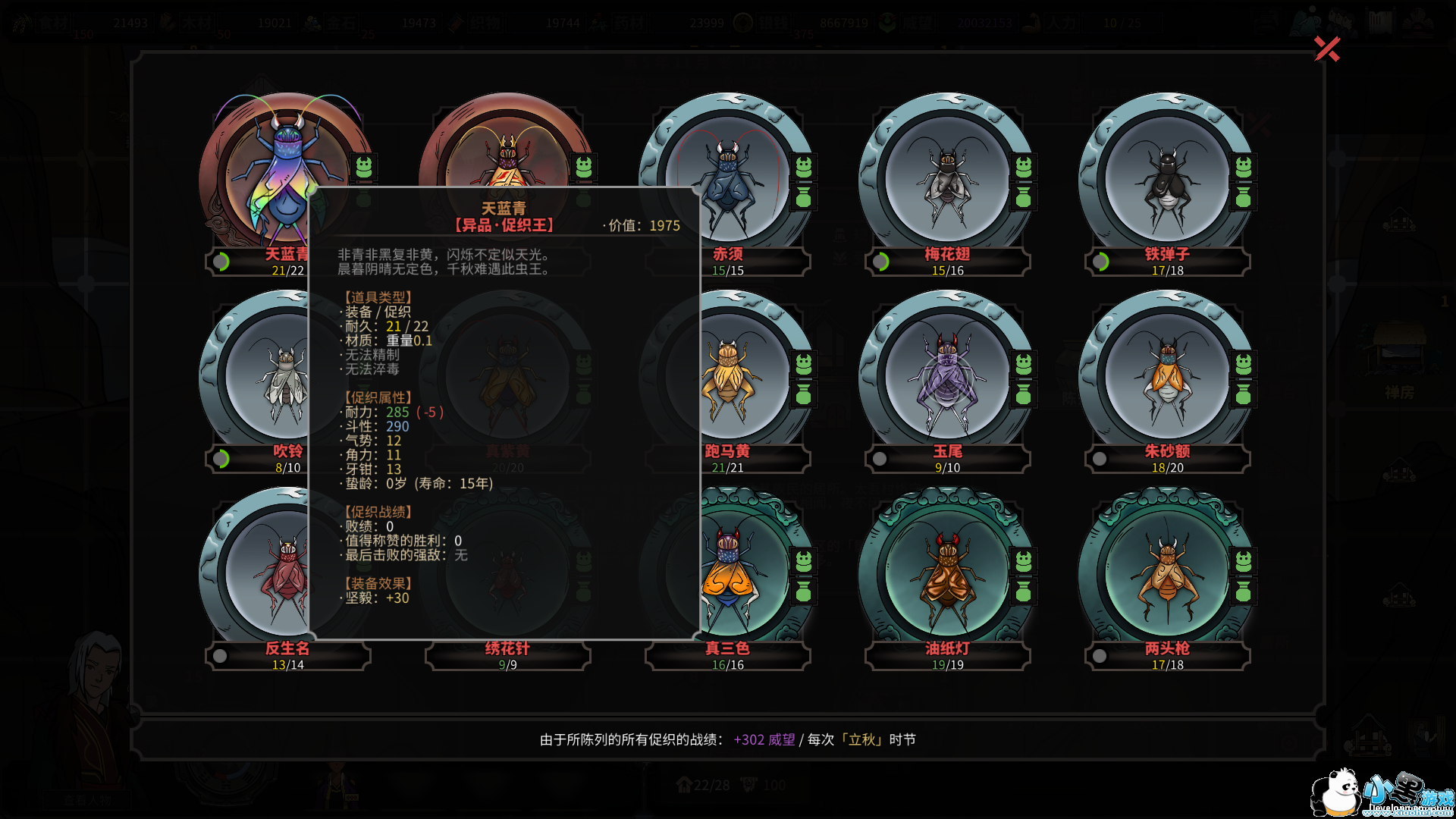1456x819 pixels.
Task: Click the green jar icon beside 朱砂额
Action: click(1244, 395)
